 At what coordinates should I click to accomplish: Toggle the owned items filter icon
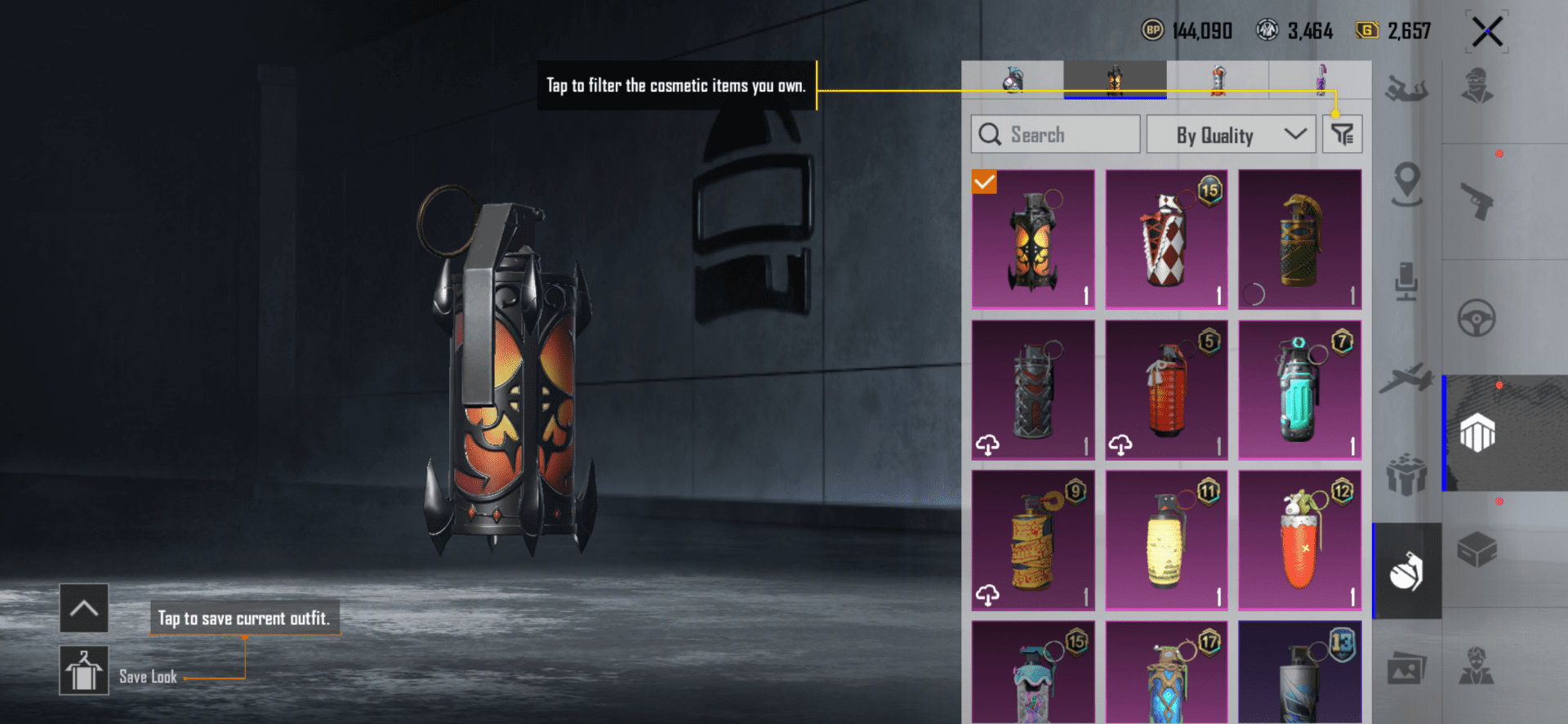coord(1342,134)
